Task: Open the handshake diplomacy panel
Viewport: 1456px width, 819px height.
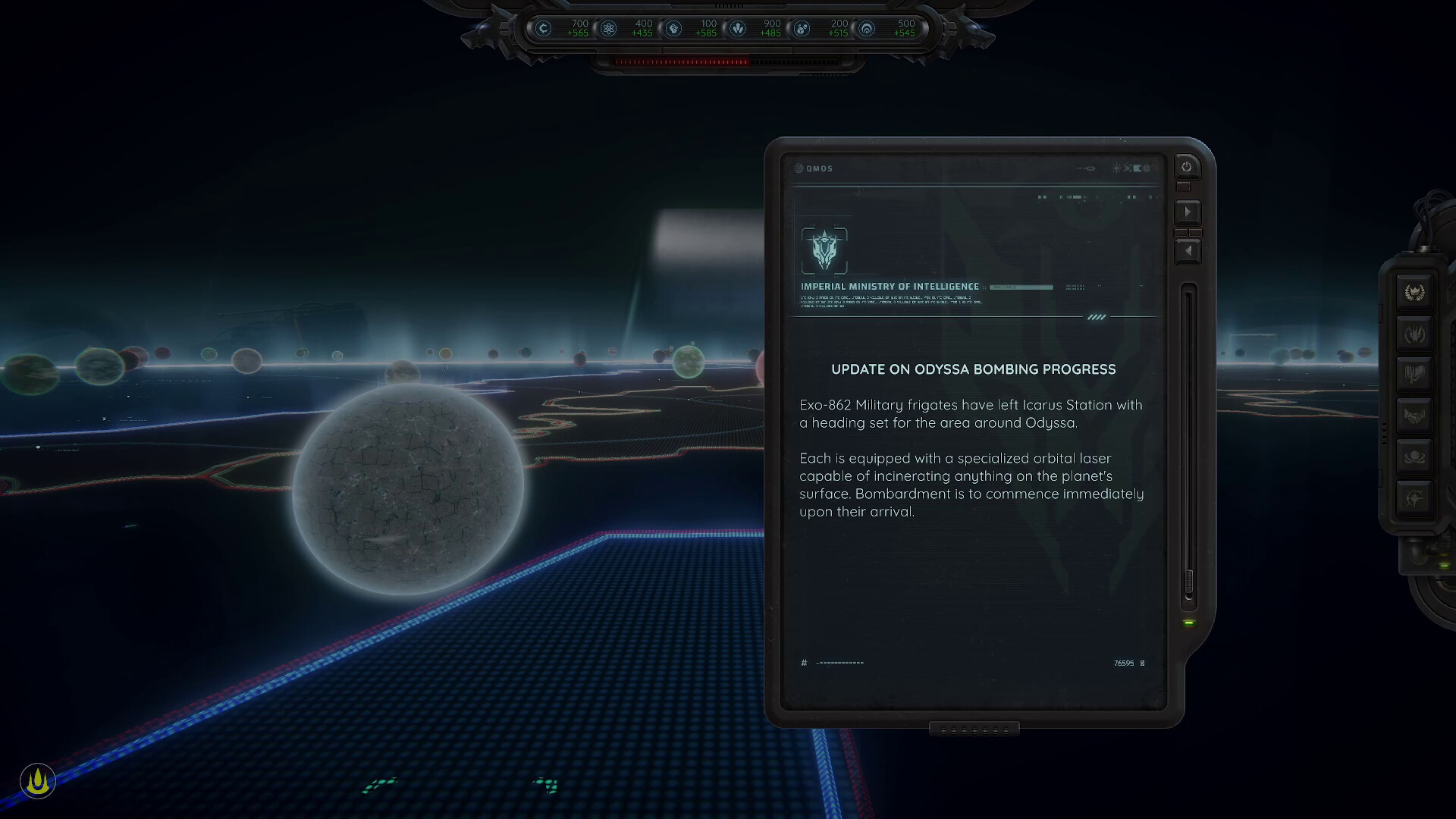Action: coord(1414,414)
